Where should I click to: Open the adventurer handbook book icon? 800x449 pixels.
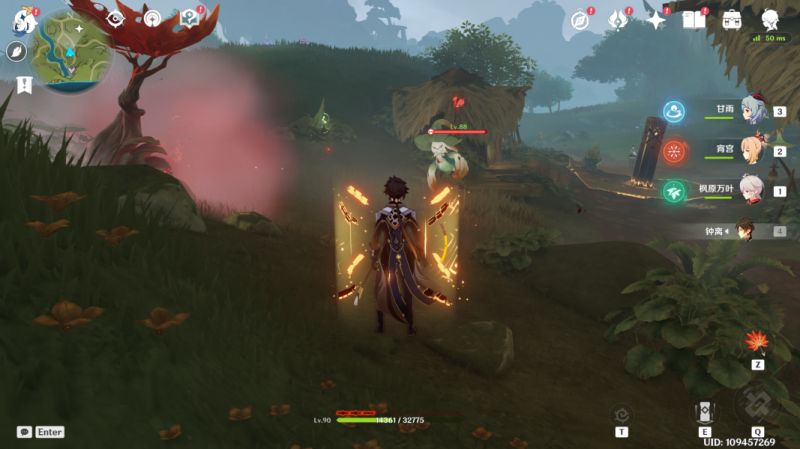coord(694,20)
